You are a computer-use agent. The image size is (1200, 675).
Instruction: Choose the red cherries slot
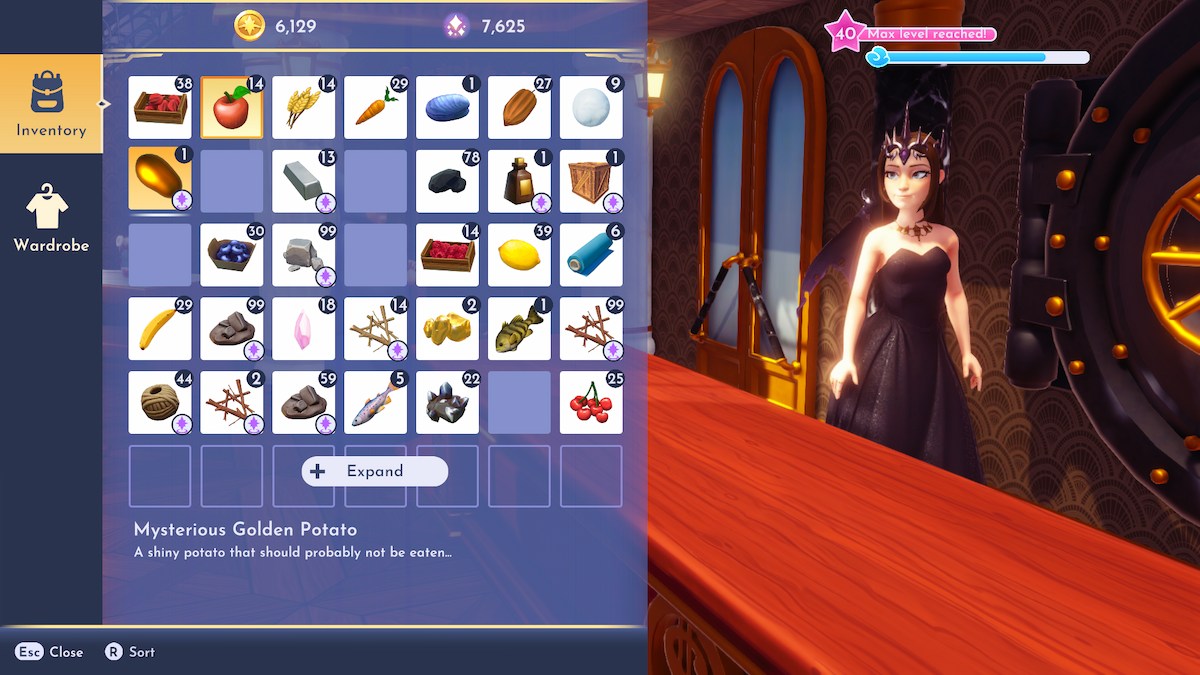coord(591,403)
